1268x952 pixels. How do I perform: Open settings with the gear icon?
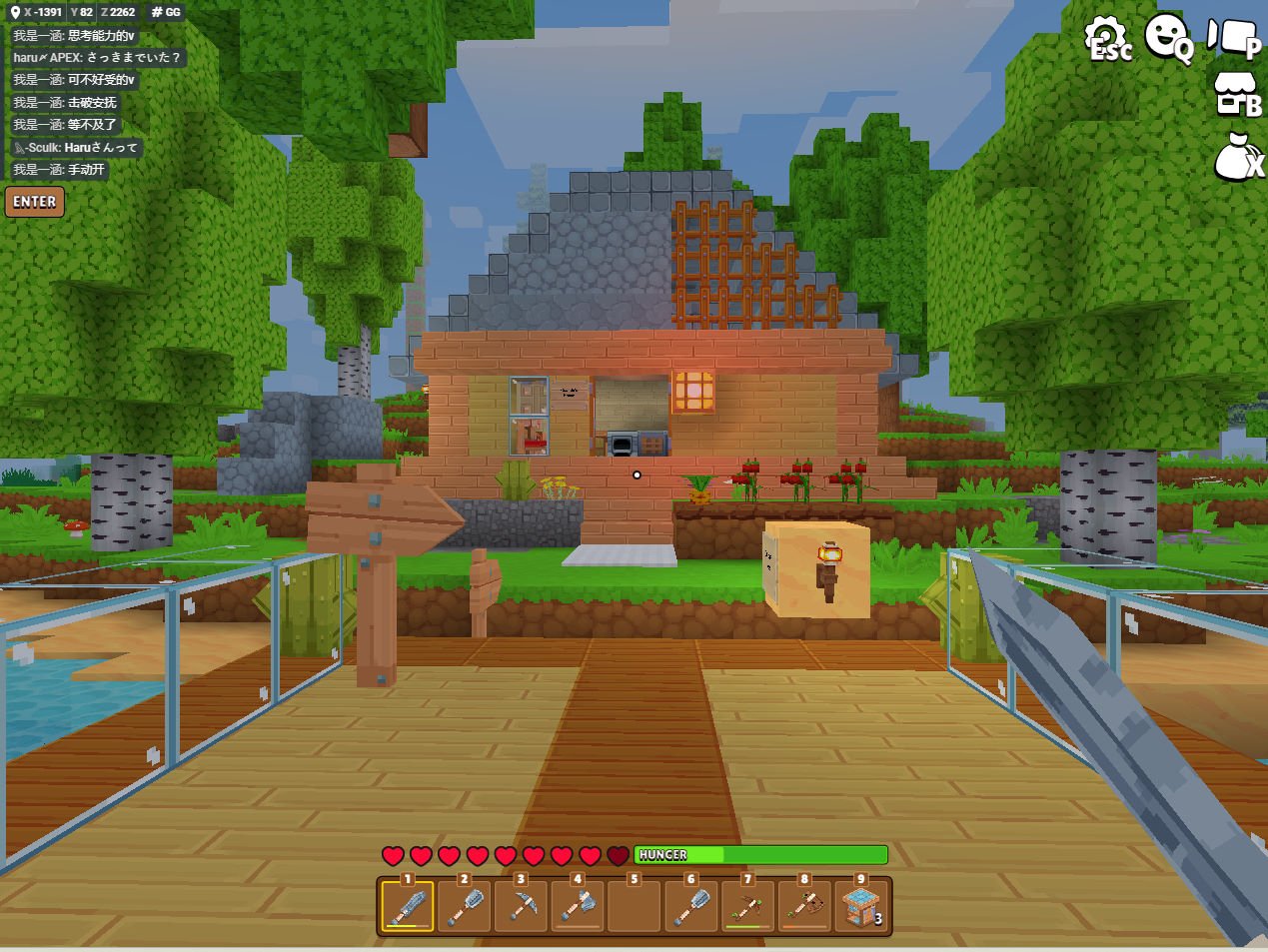pyautogui.click(x=1106, y=38)
